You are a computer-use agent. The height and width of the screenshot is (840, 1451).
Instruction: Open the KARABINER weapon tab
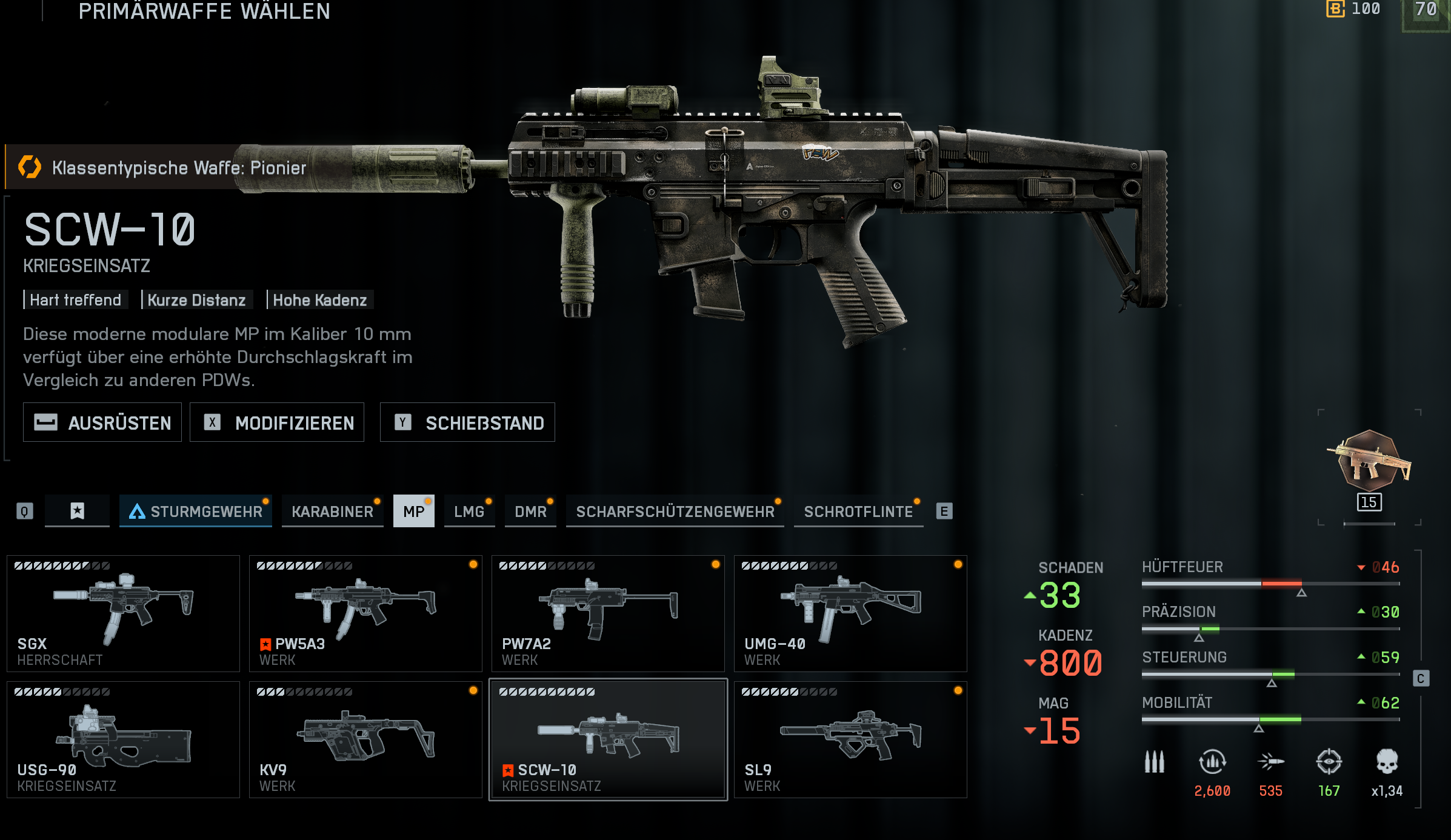[x=332, y=512]
